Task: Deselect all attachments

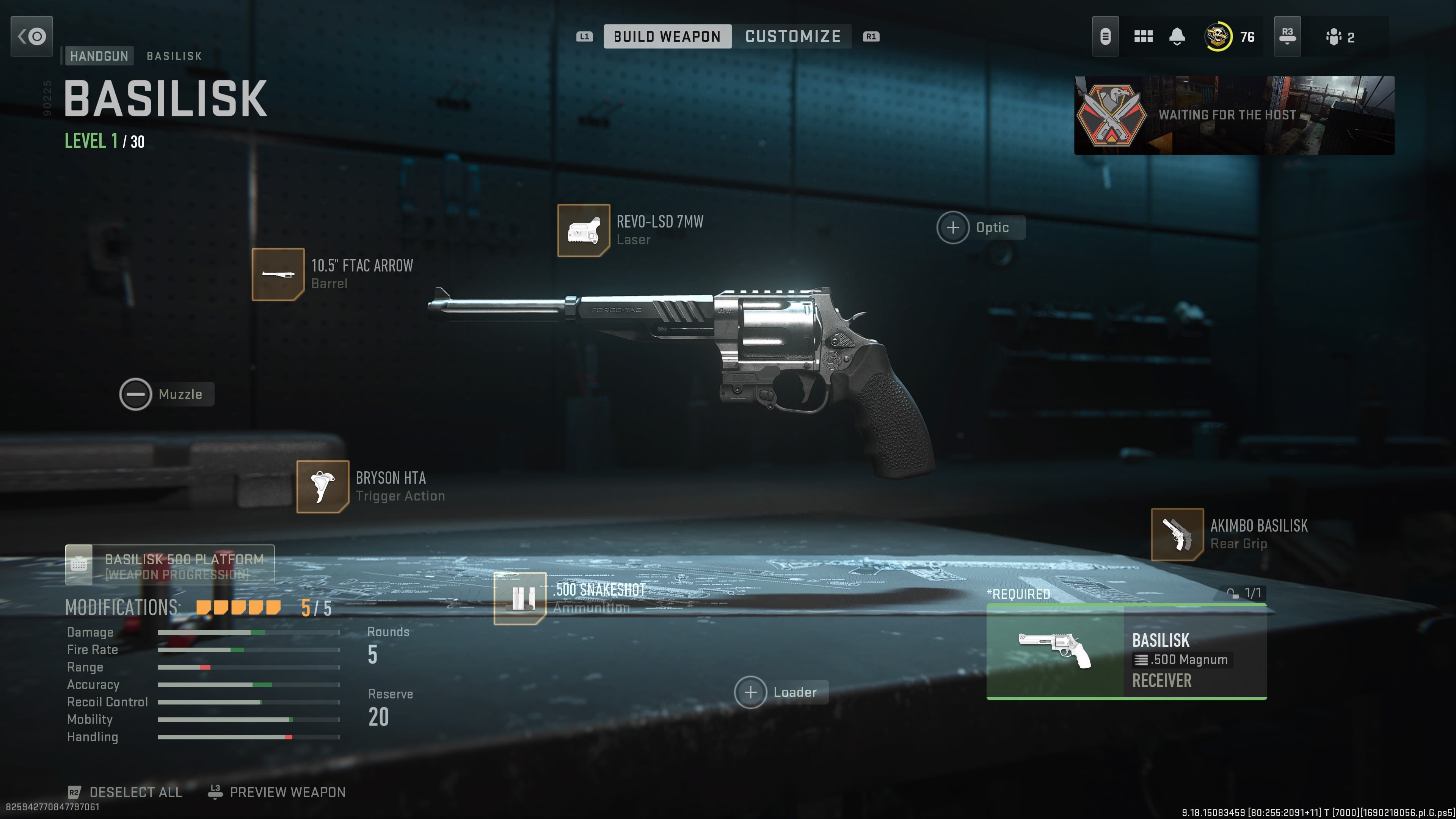Action: (126, 792)
